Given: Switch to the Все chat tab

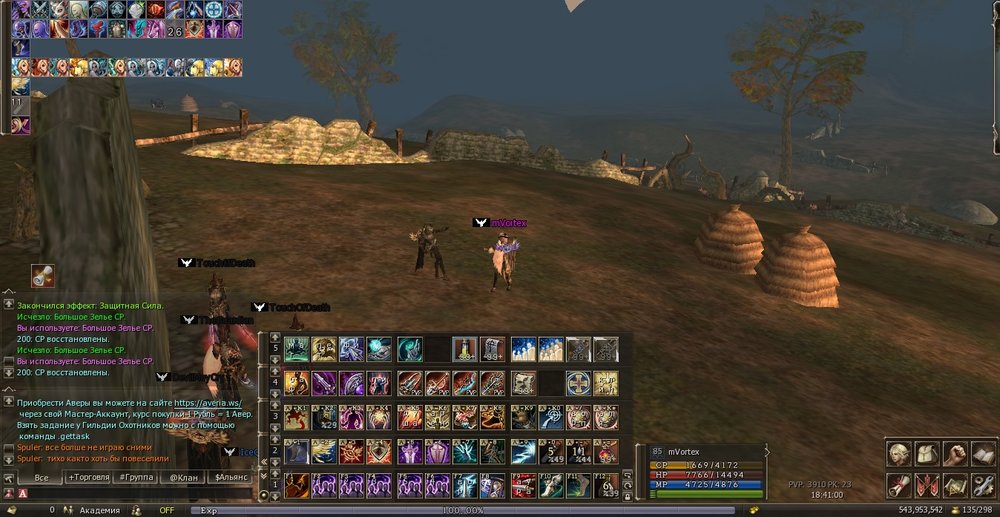Looking at the screenshot, I should click(42, 478).
